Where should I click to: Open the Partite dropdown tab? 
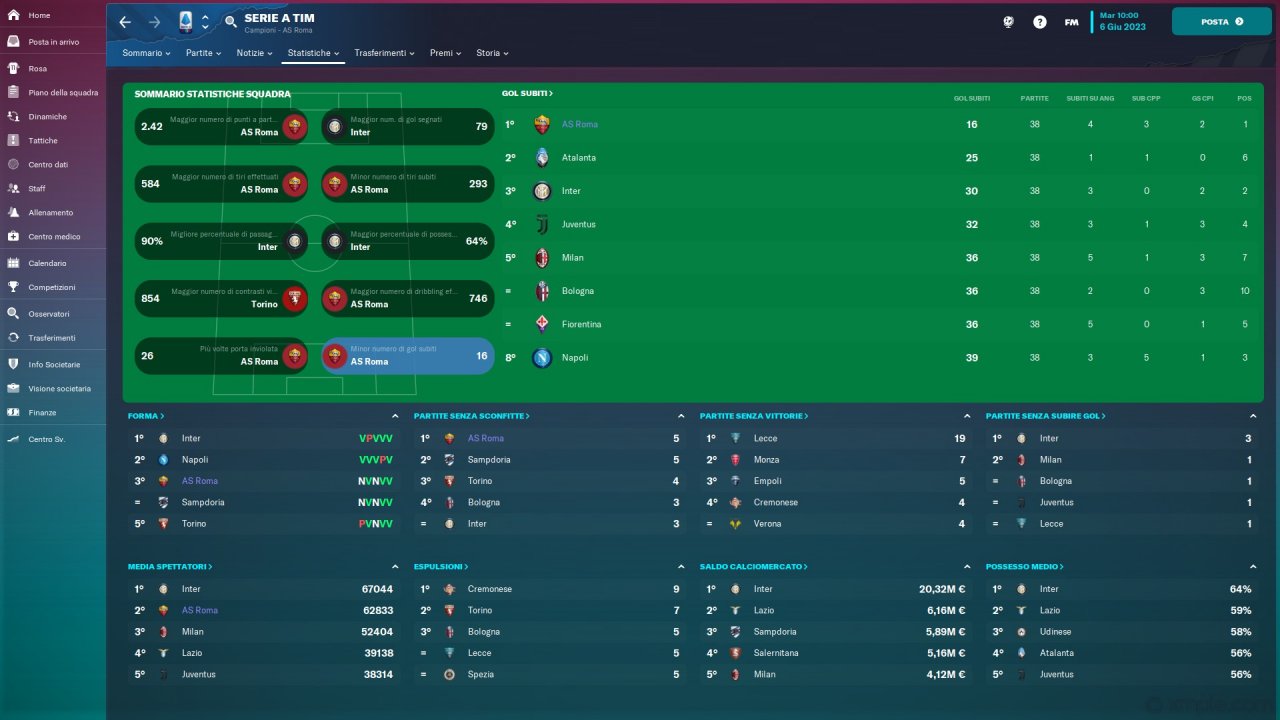(x=204, y=53)
